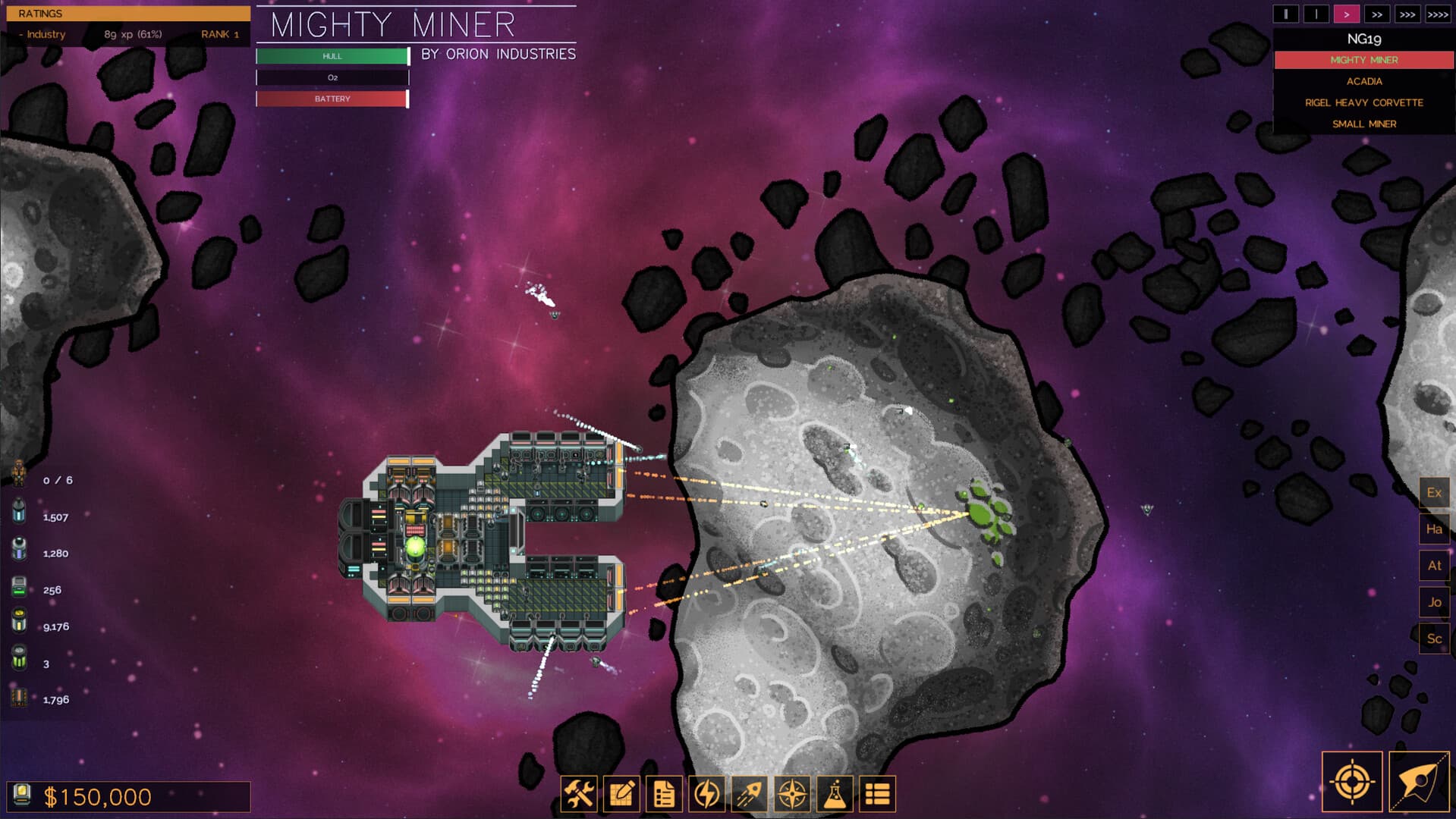Click the research flask icon
This screenshot has width=1456, height=819.
835,794
